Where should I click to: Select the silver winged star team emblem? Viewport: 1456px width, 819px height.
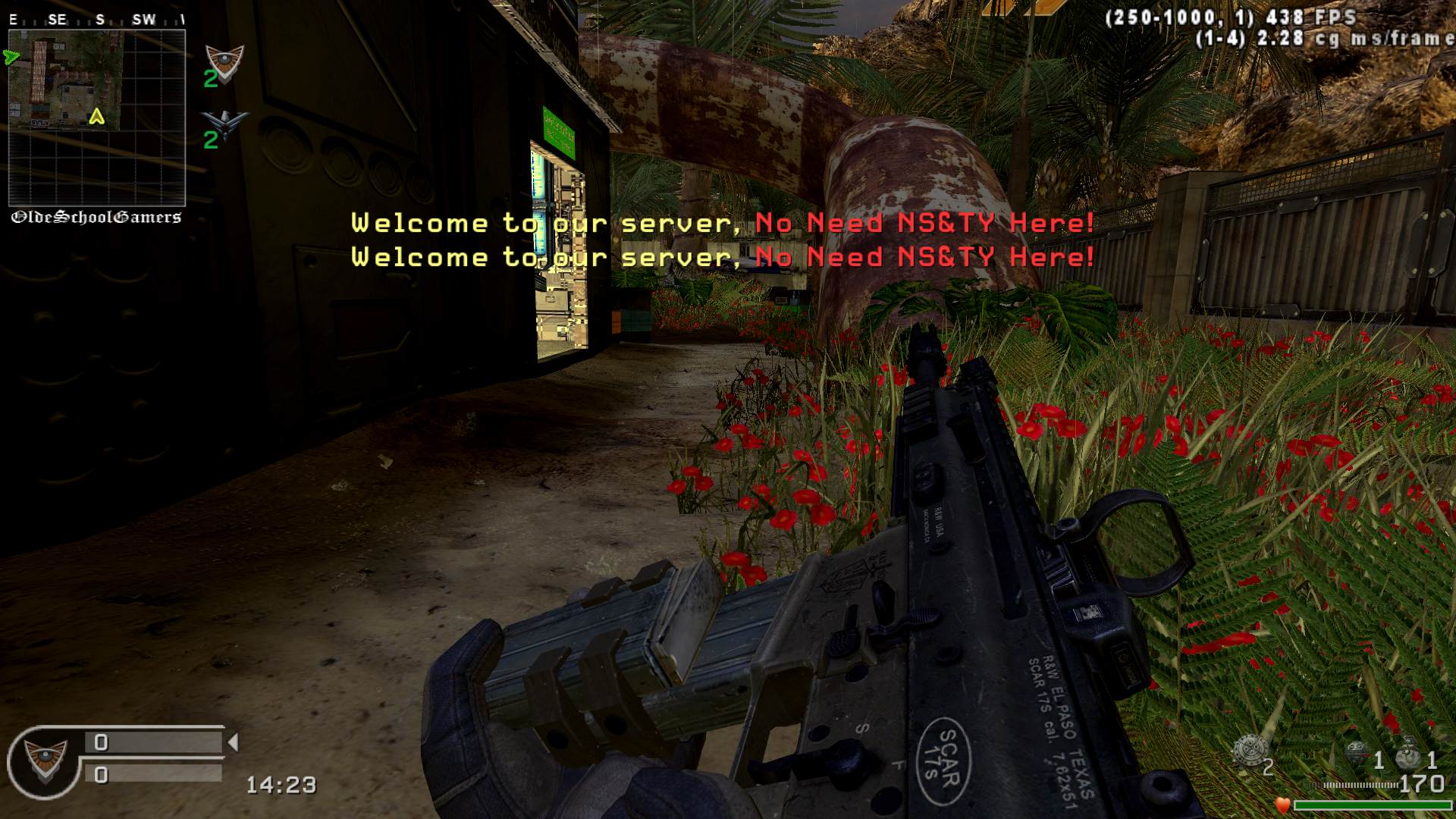[225, 122]
